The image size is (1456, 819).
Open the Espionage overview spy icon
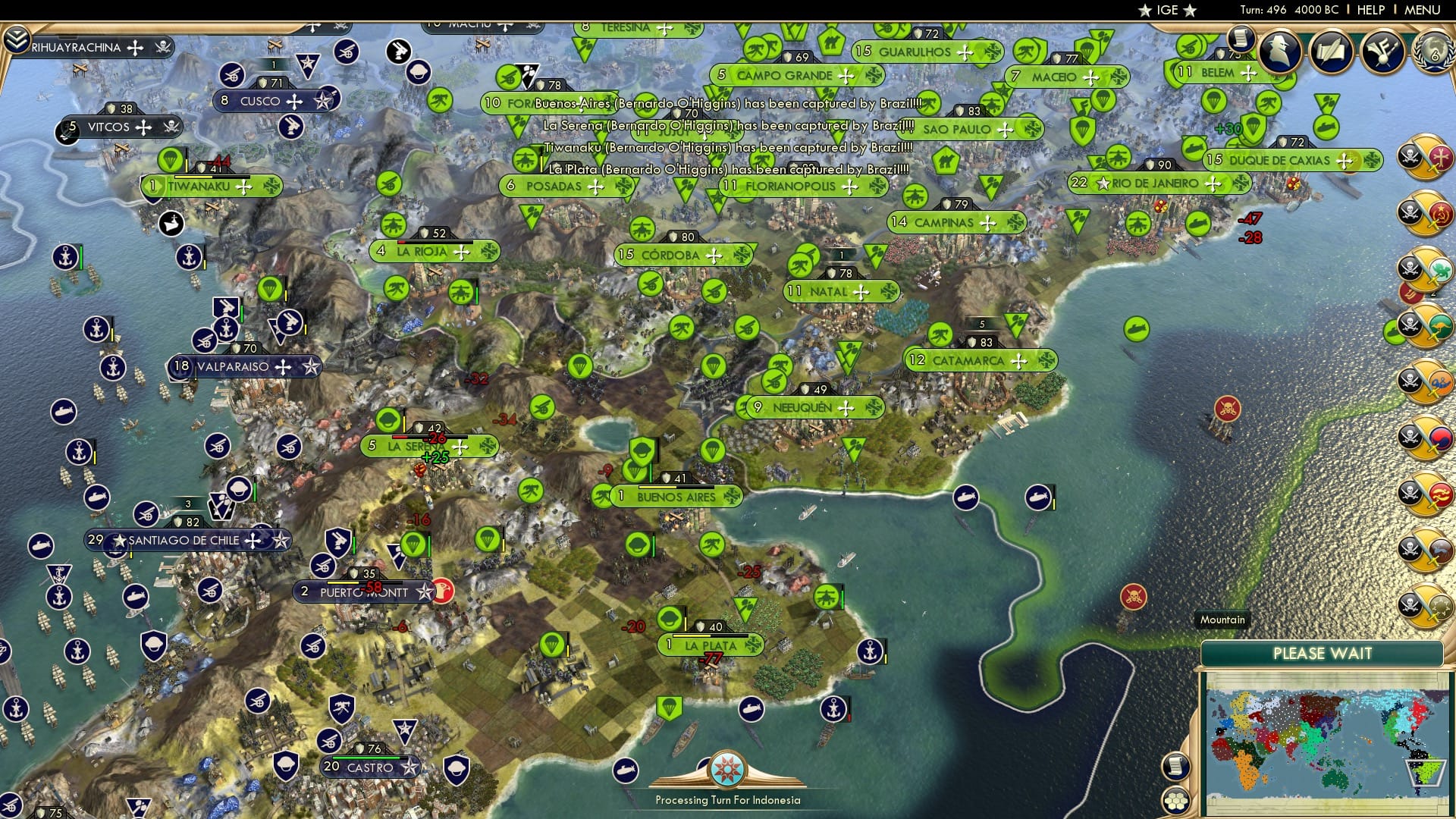click(1279, 50)
